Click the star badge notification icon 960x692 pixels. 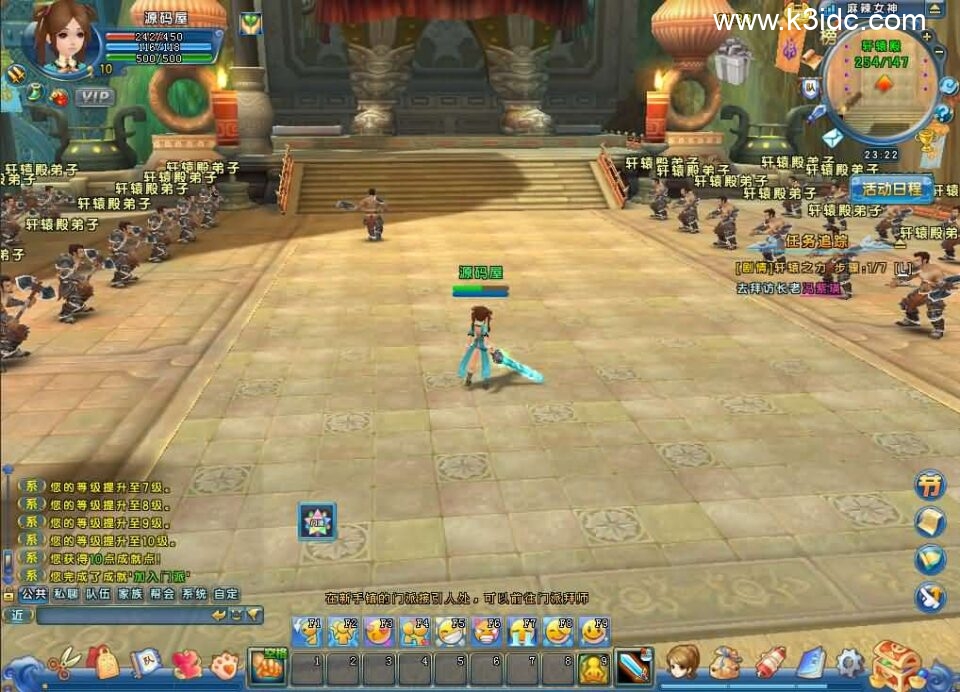point(317,521)
